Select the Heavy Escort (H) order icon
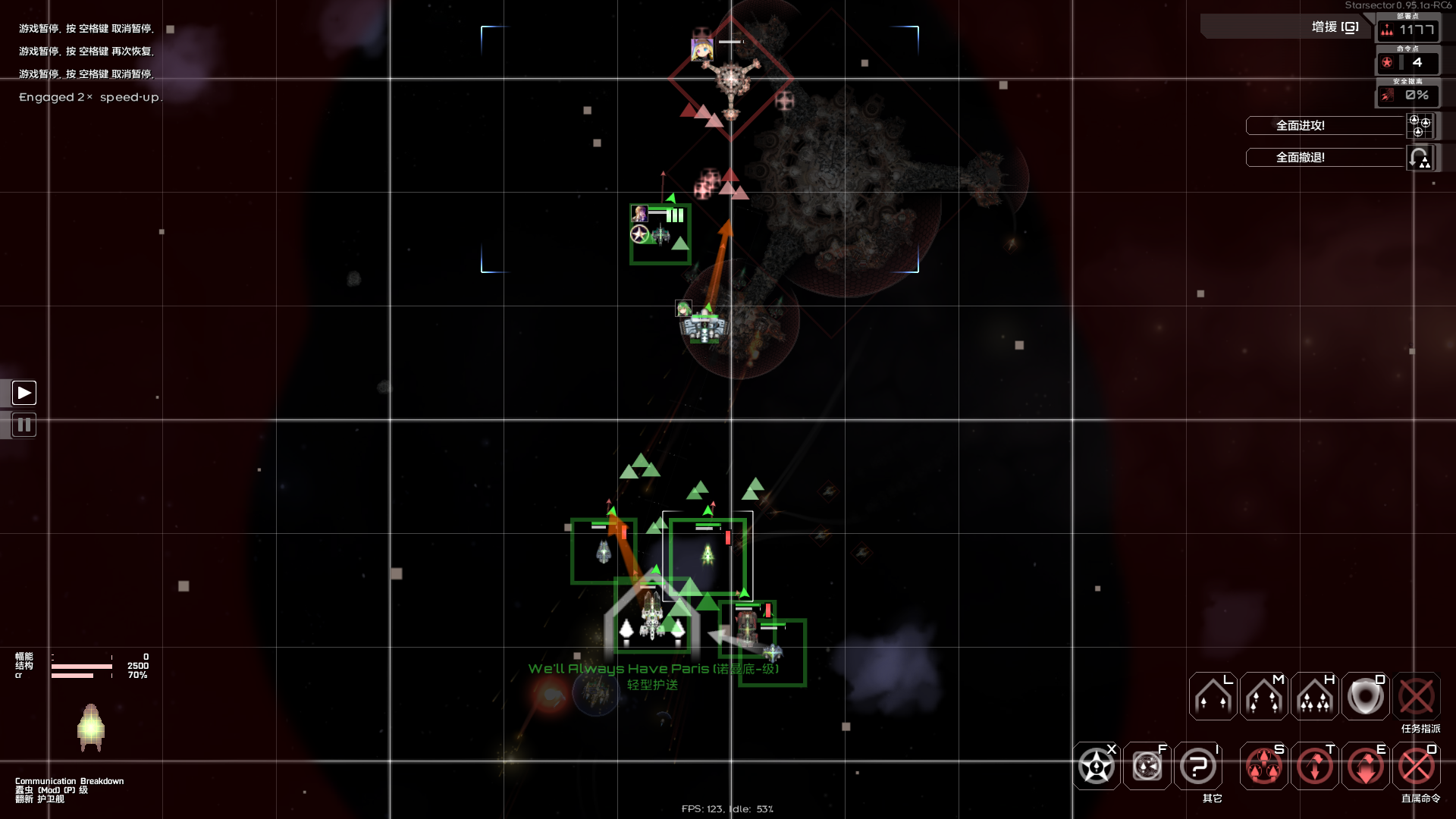Screen dimensions: 1456x819 [1314, 695]
